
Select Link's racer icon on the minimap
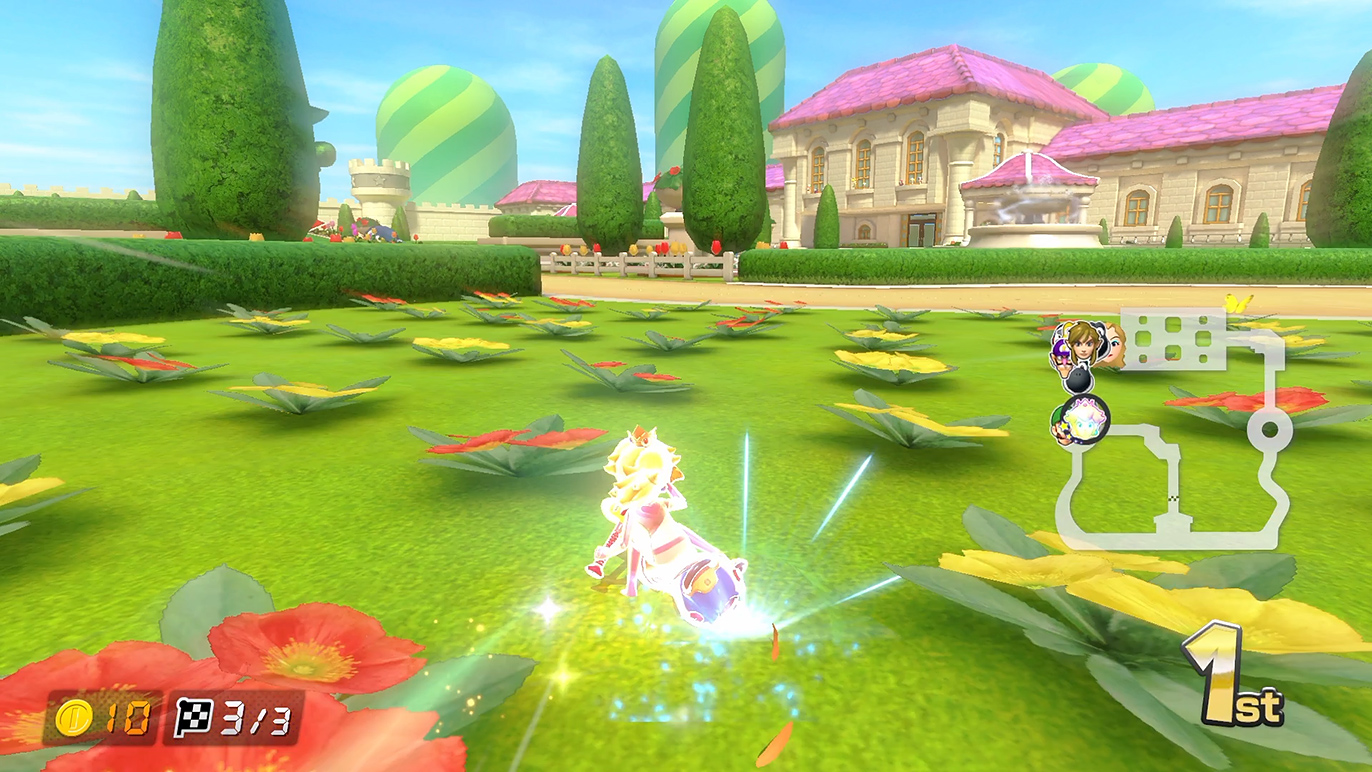[1082, 342]
